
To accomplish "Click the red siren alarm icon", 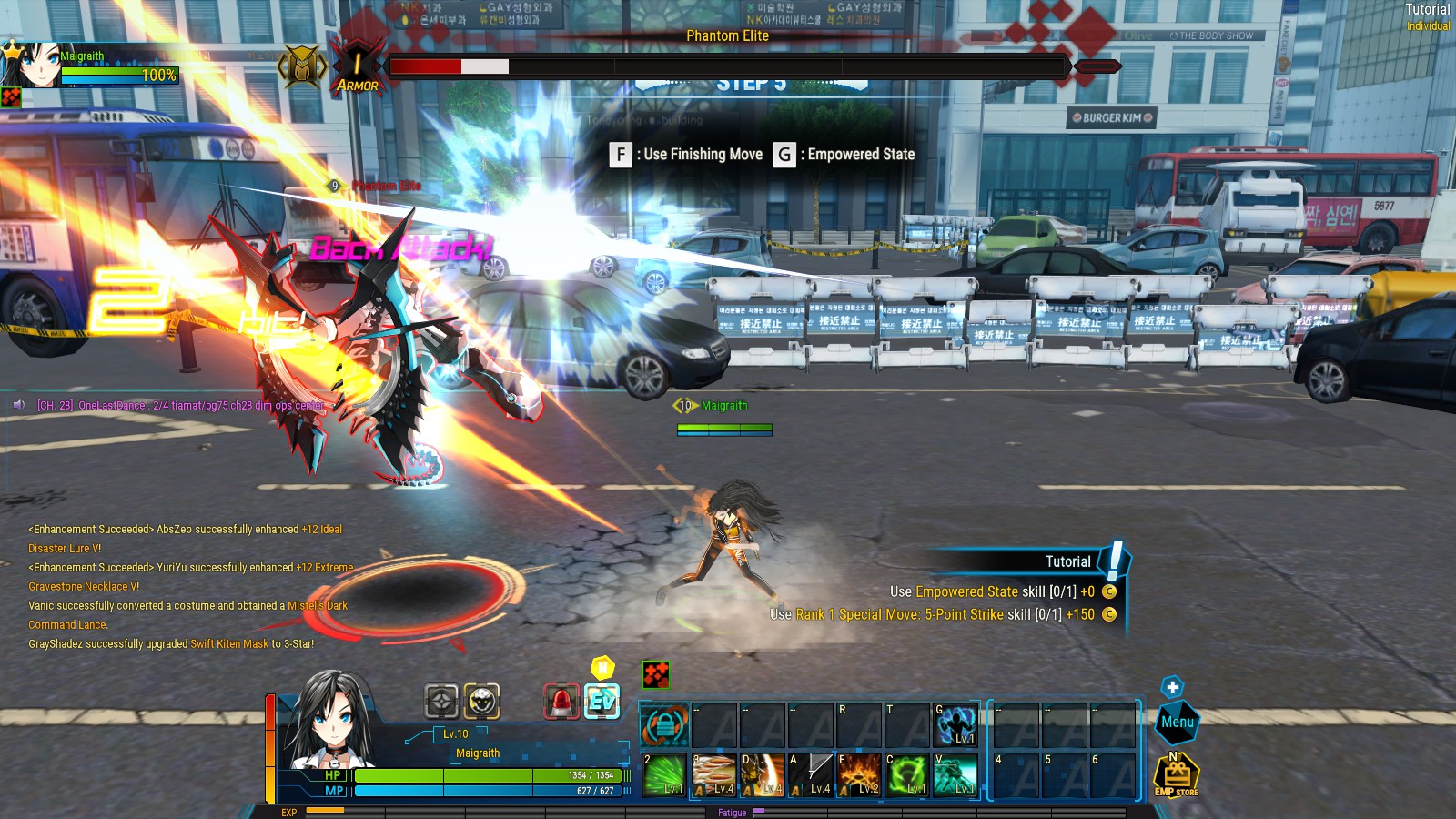I will tap(561, 702).
